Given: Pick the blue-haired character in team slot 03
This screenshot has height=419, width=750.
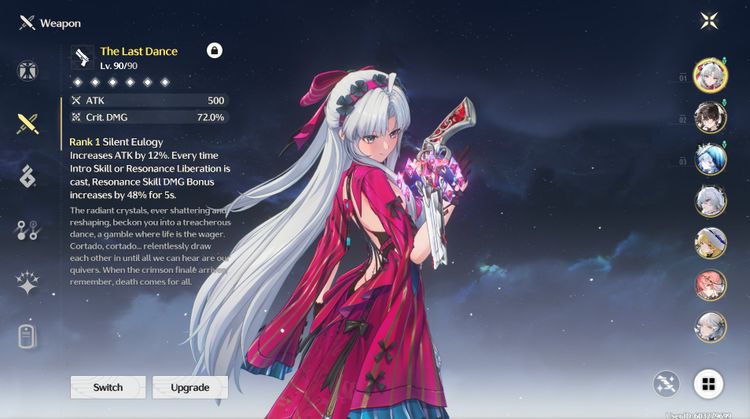Looking at the screenshot, I should click(x=710, y=159).
